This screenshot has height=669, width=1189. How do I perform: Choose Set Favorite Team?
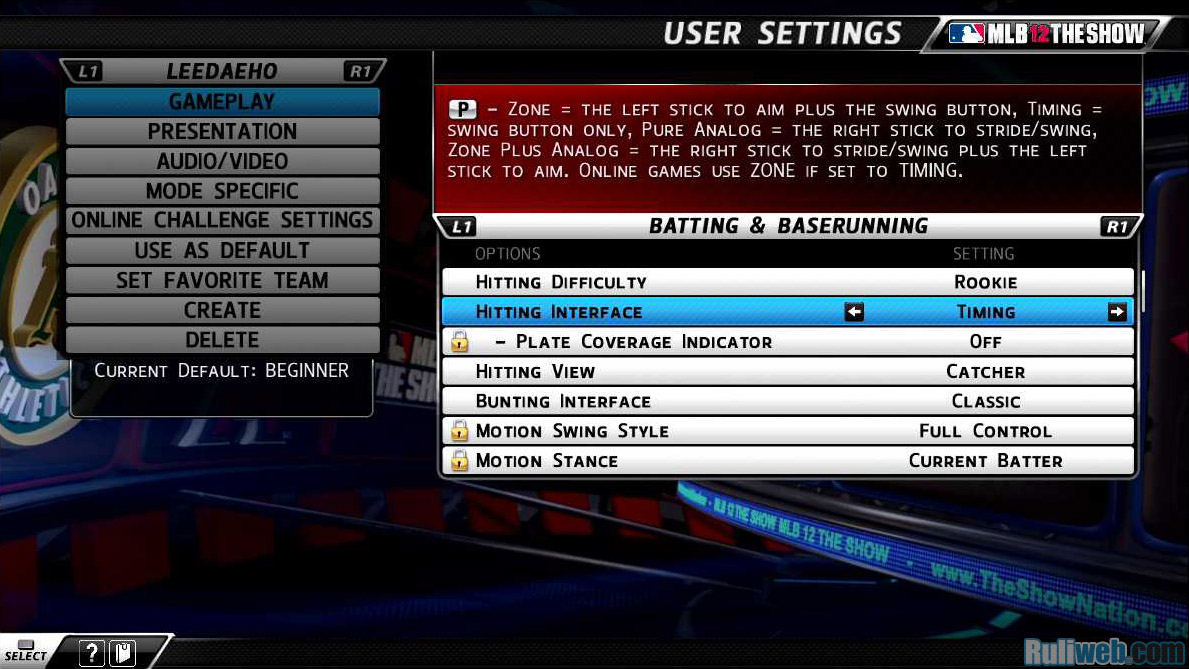pos(222,280)
